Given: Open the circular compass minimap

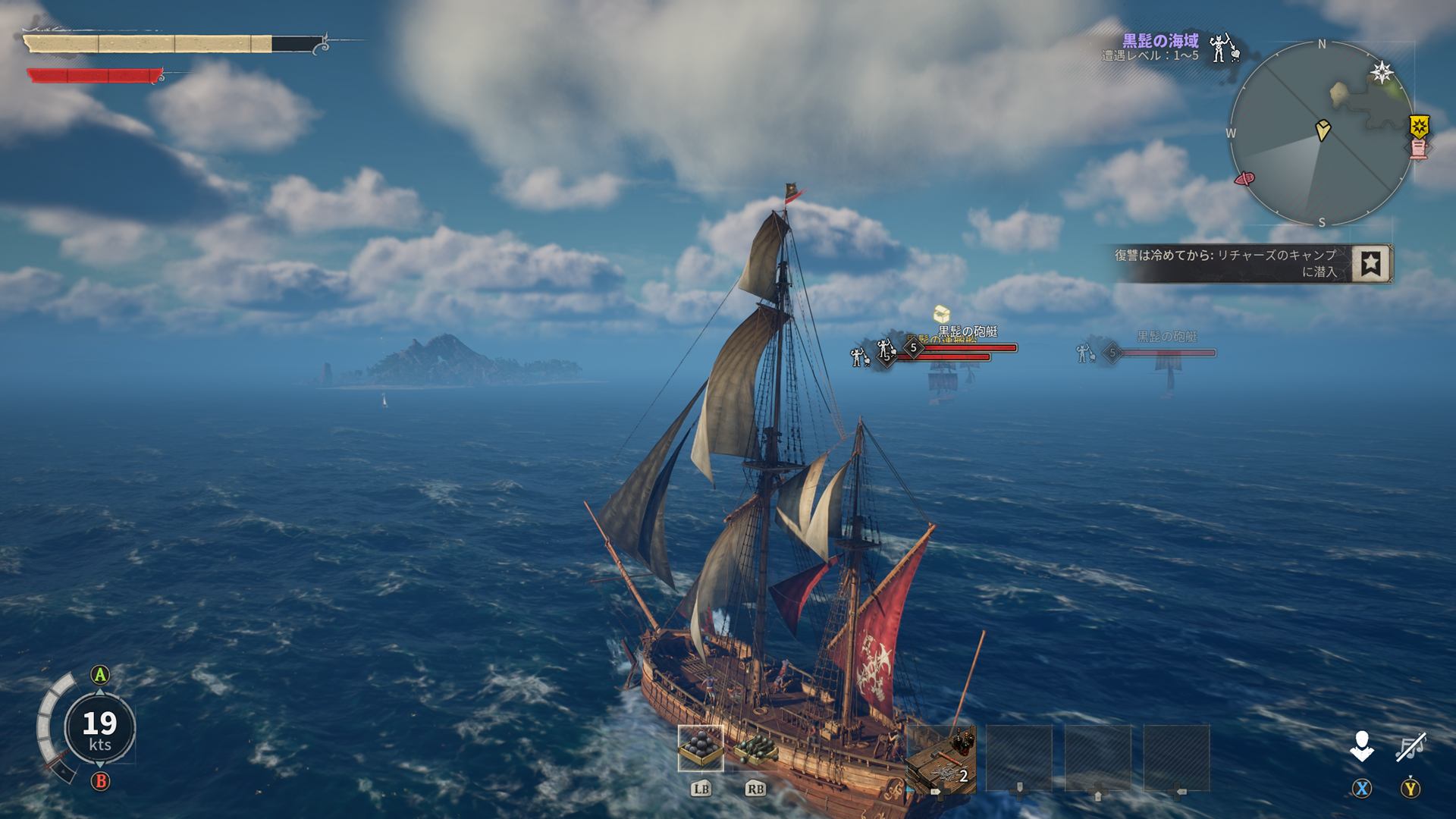Looking at the screenshot, I should (x=1322, y=134).
